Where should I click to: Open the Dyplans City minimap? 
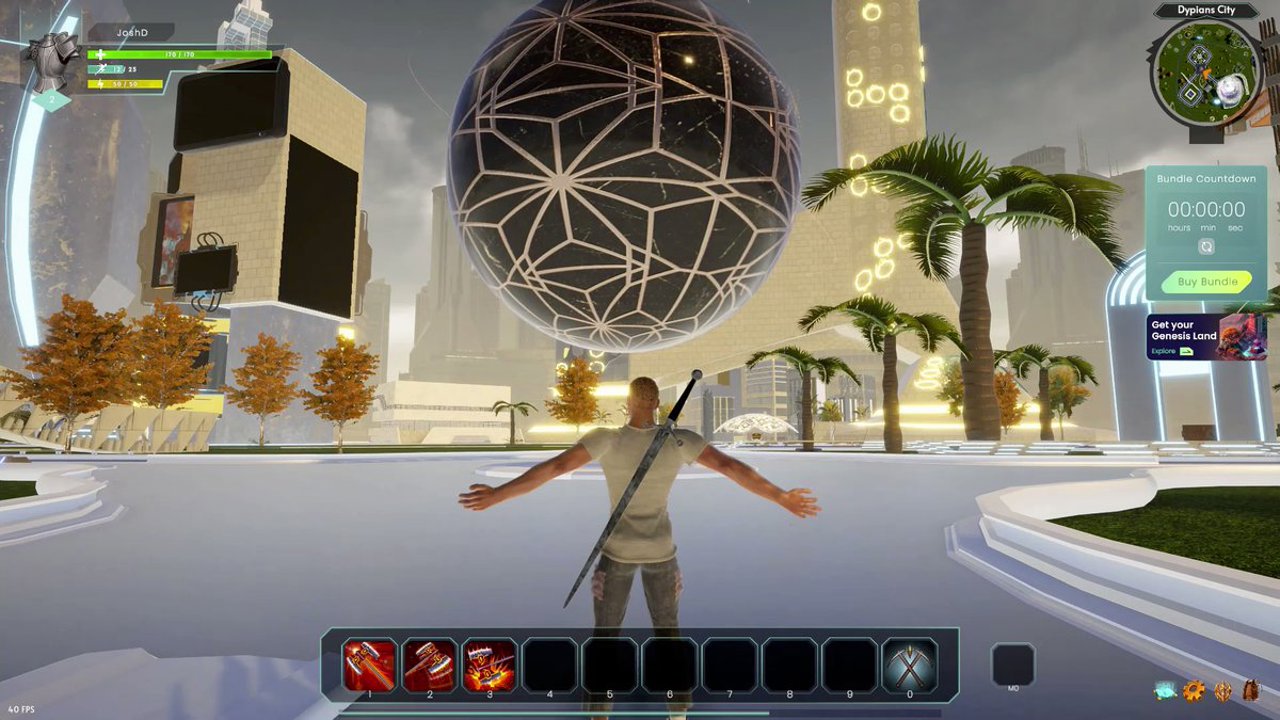1206,72
